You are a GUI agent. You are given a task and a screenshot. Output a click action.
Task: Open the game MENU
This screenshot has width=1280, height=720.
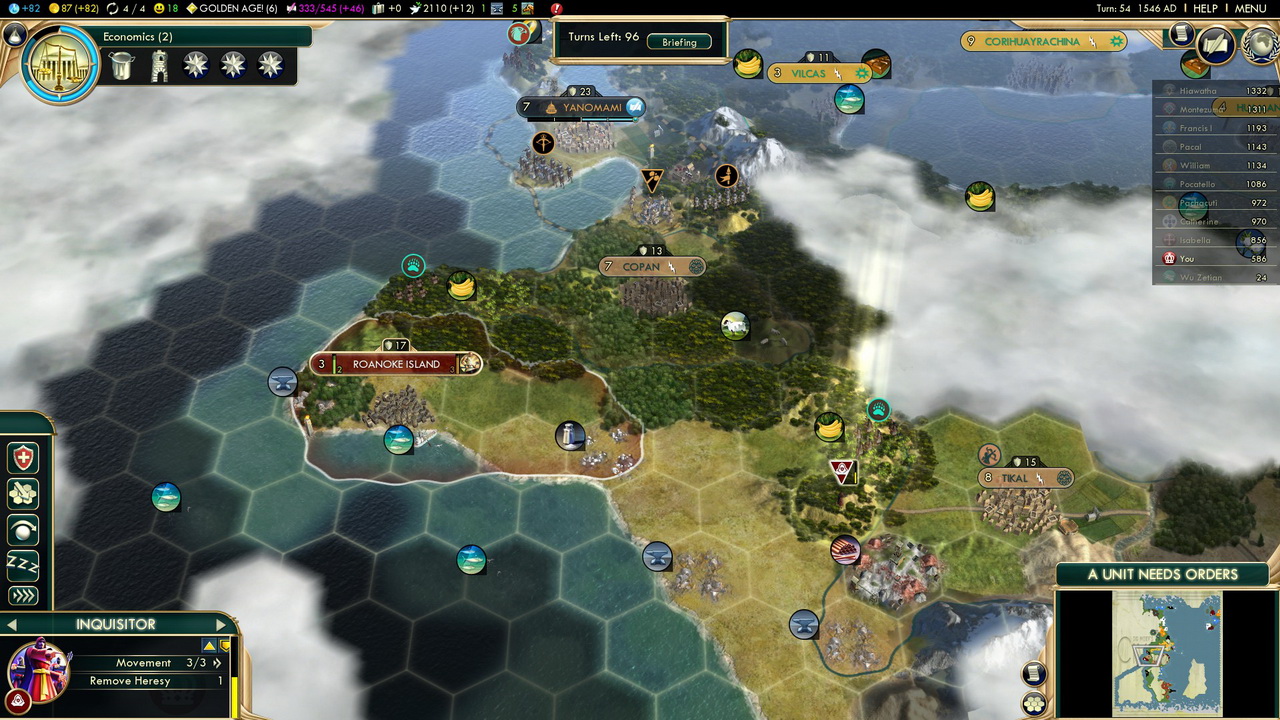(1250, 8)
